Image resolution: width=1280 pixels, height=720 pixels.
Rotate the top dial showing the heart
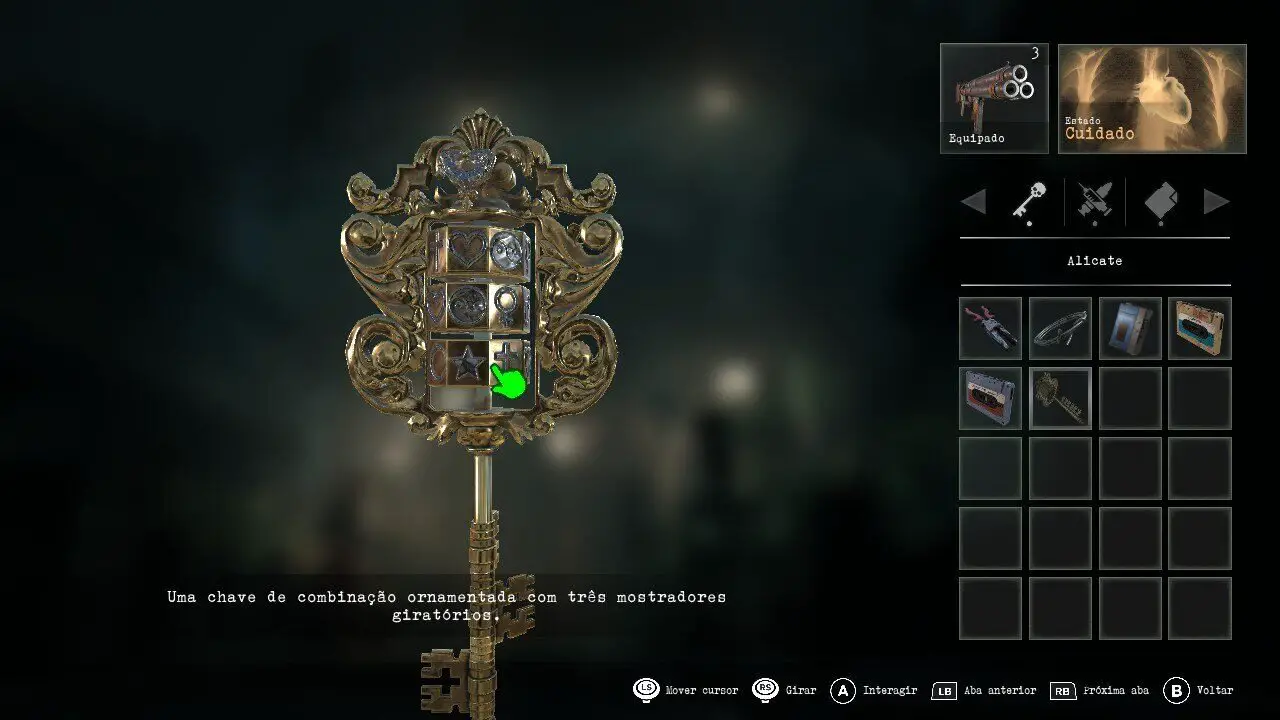tap(465, 250)
